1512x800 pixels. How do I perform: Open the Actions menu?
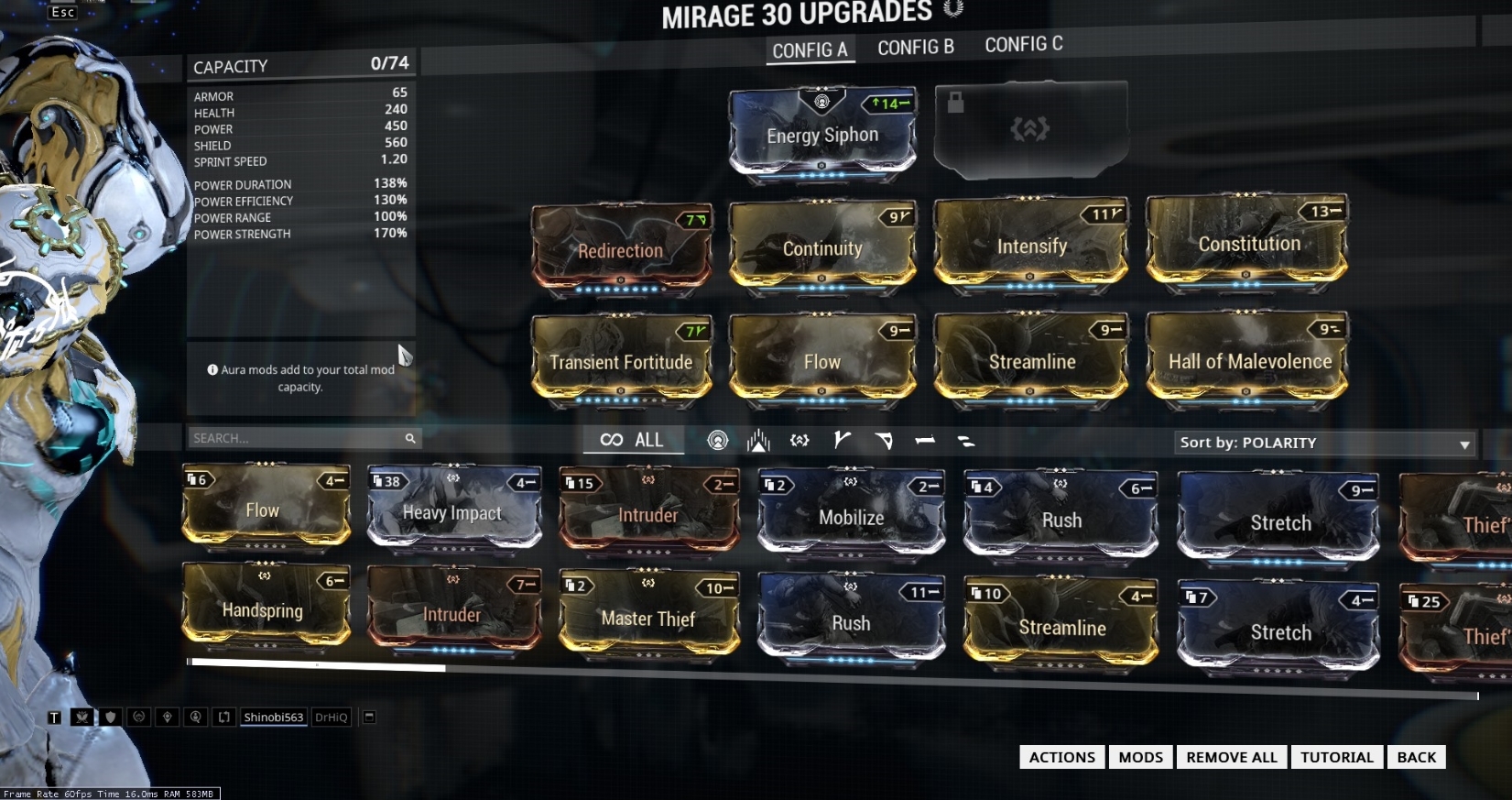1061,757
